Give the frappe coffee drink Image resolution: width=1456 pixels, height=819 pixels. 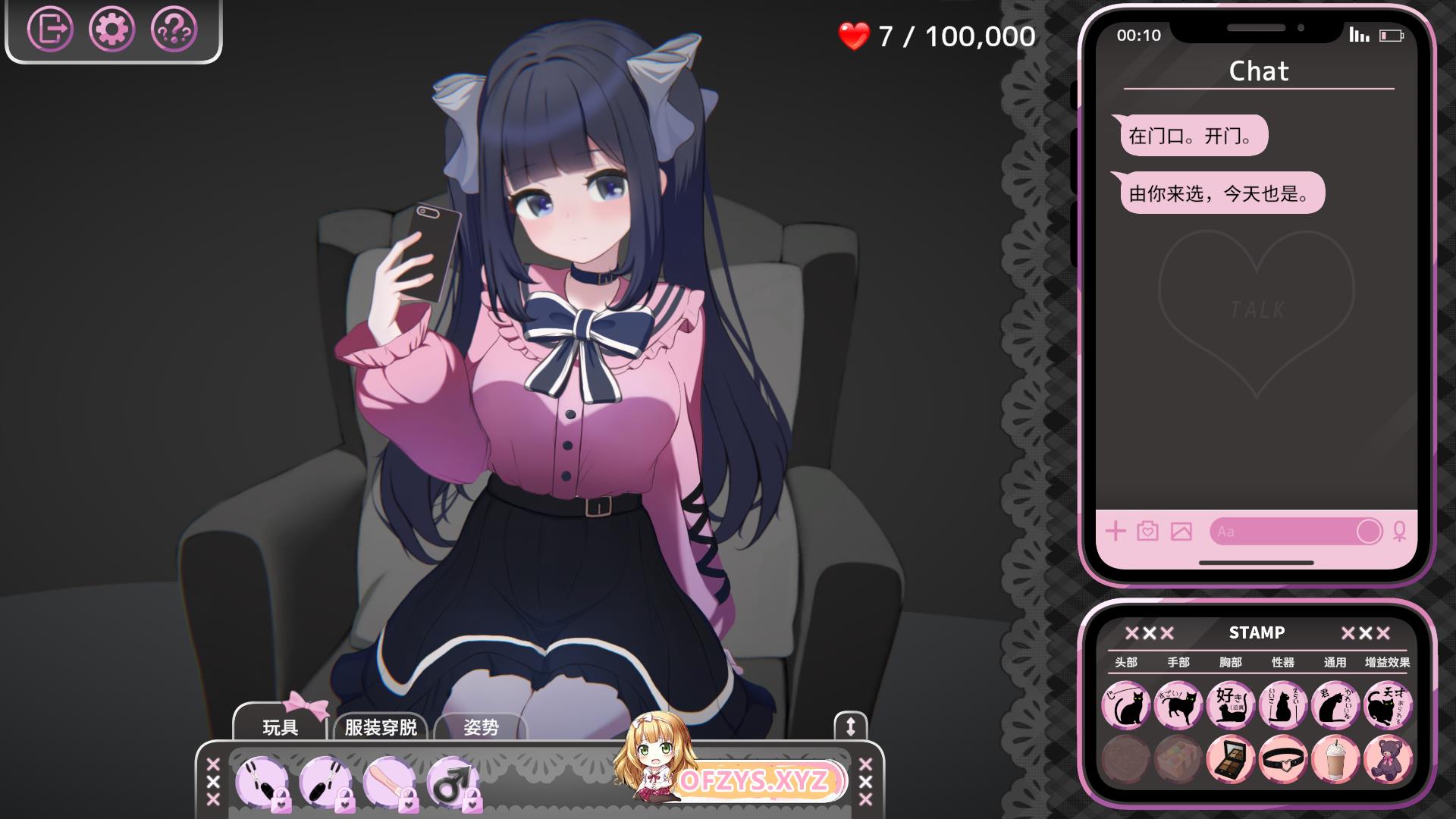click(1335, 758)
